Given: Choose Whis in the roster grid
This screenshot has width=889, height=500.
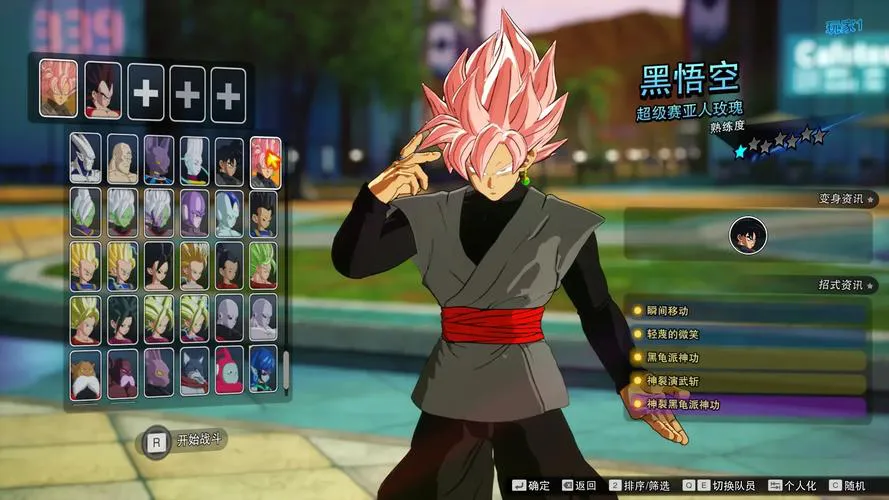Looking at the screenshot, I should 194,160.
